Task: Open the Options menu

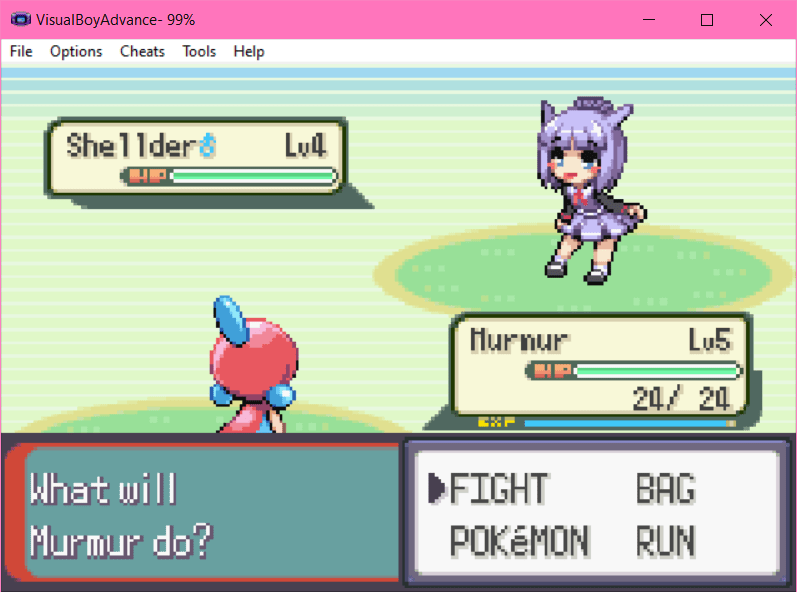Action: [76, 51]
